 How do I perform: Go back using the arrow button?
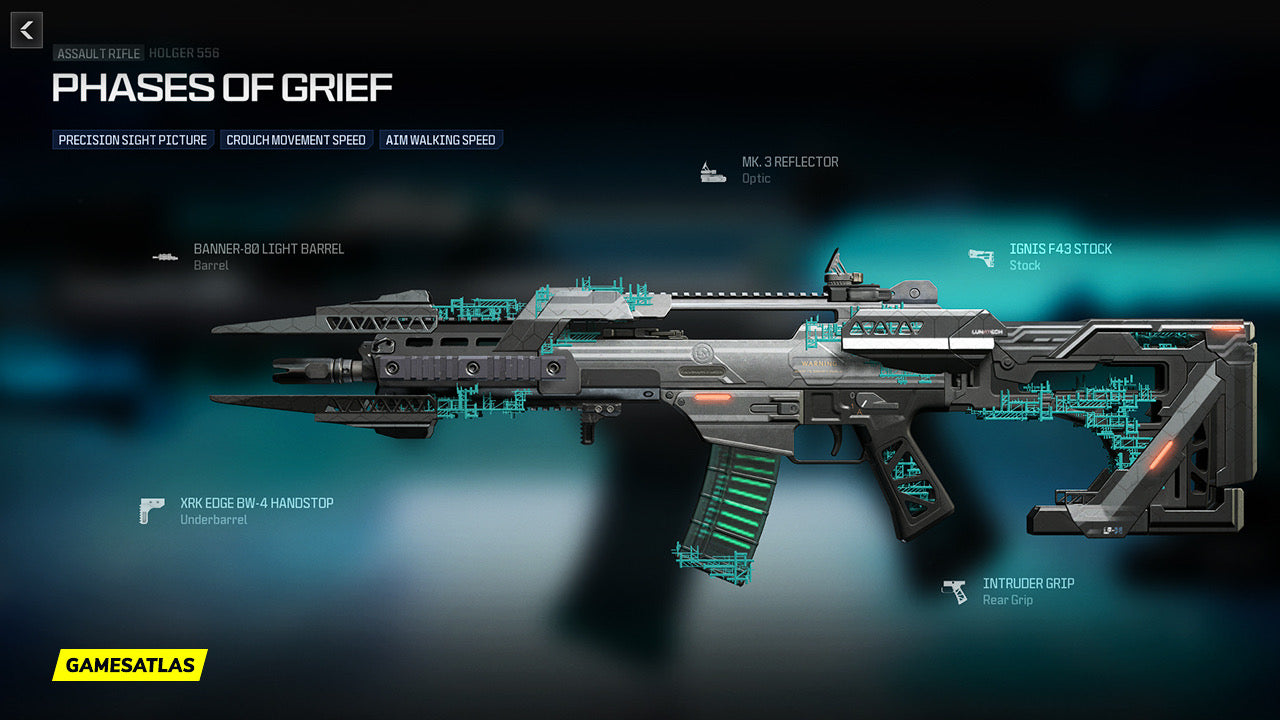[x=27, y=30]
